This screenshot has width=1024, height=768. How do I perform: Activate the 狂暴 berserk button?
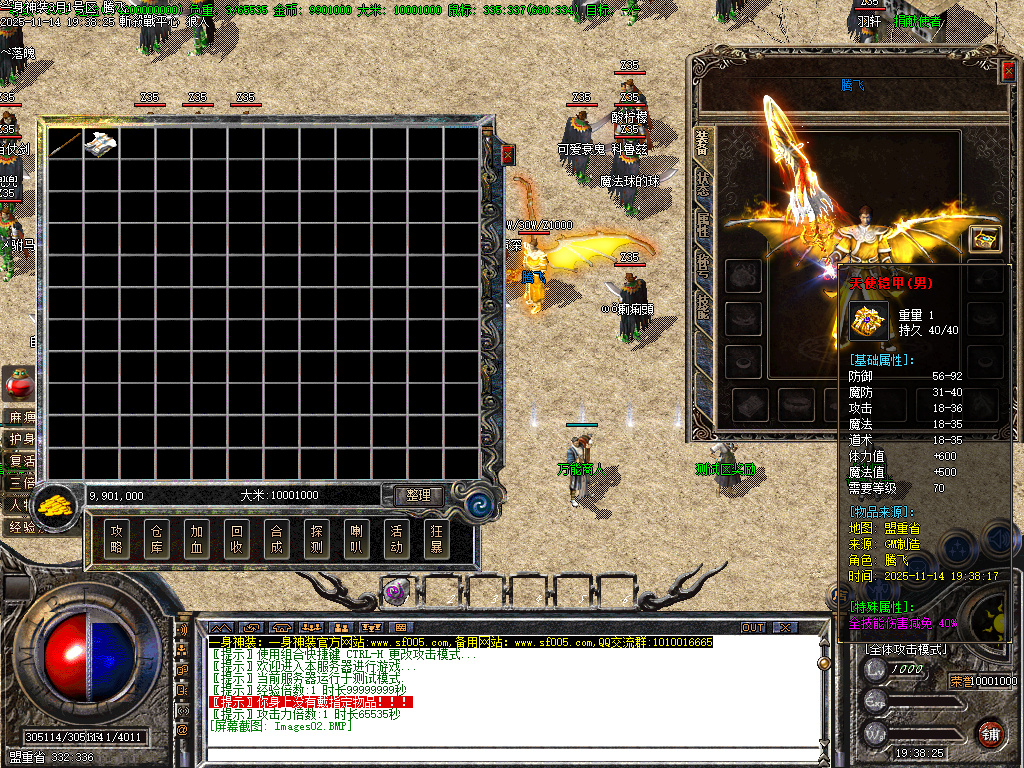pos(435,539)
